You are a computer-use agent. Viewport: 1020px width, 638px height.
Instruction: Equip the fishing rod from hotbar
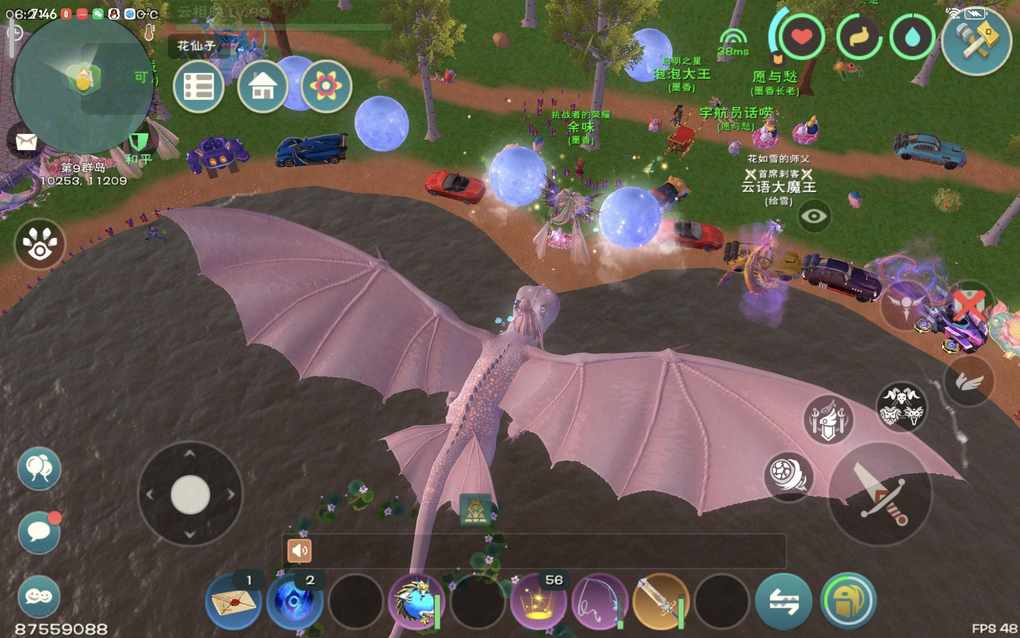[x=600, y=602]
